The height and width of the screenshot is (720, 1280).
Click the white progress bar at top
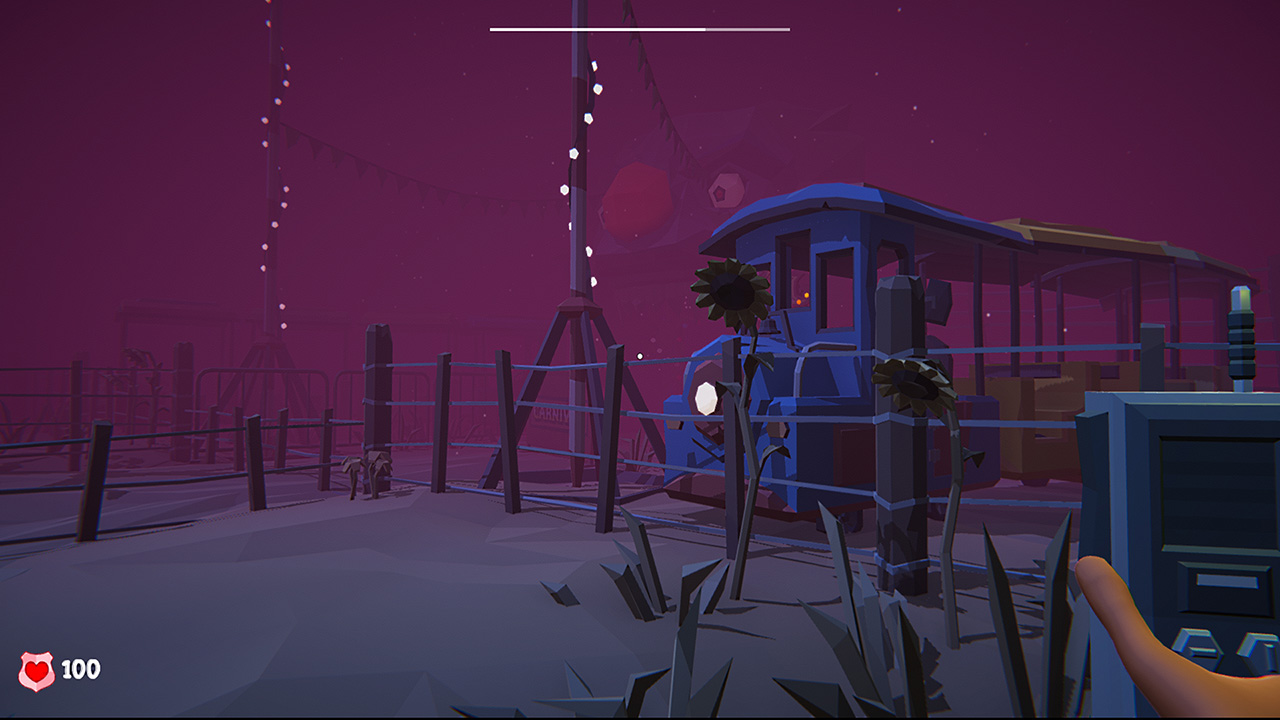640,28
